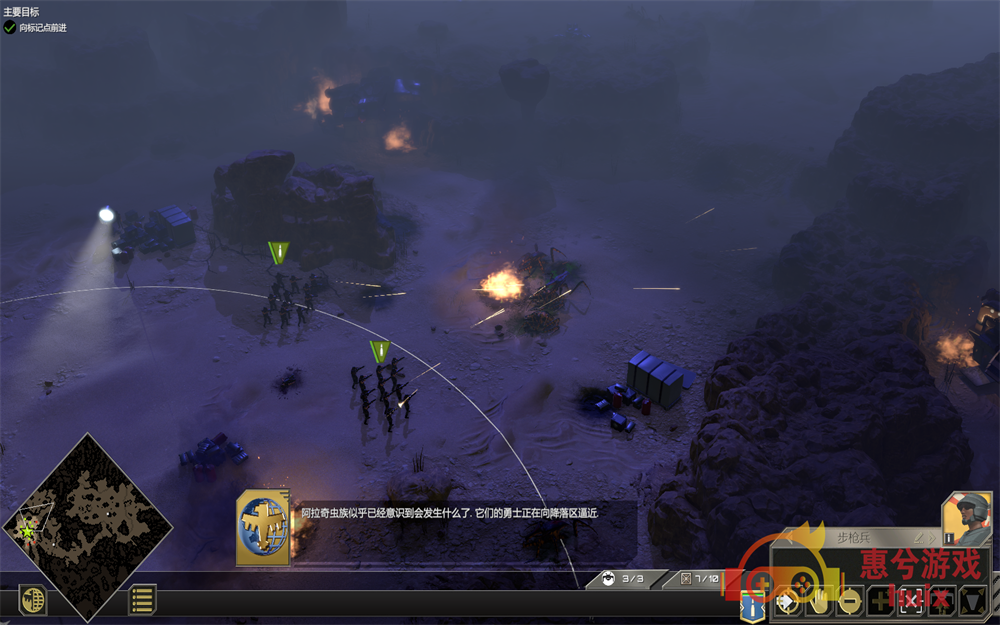This screenshot has width=1000, height=625.
Task: Open the objectives list button
Action: coord(142,599)
